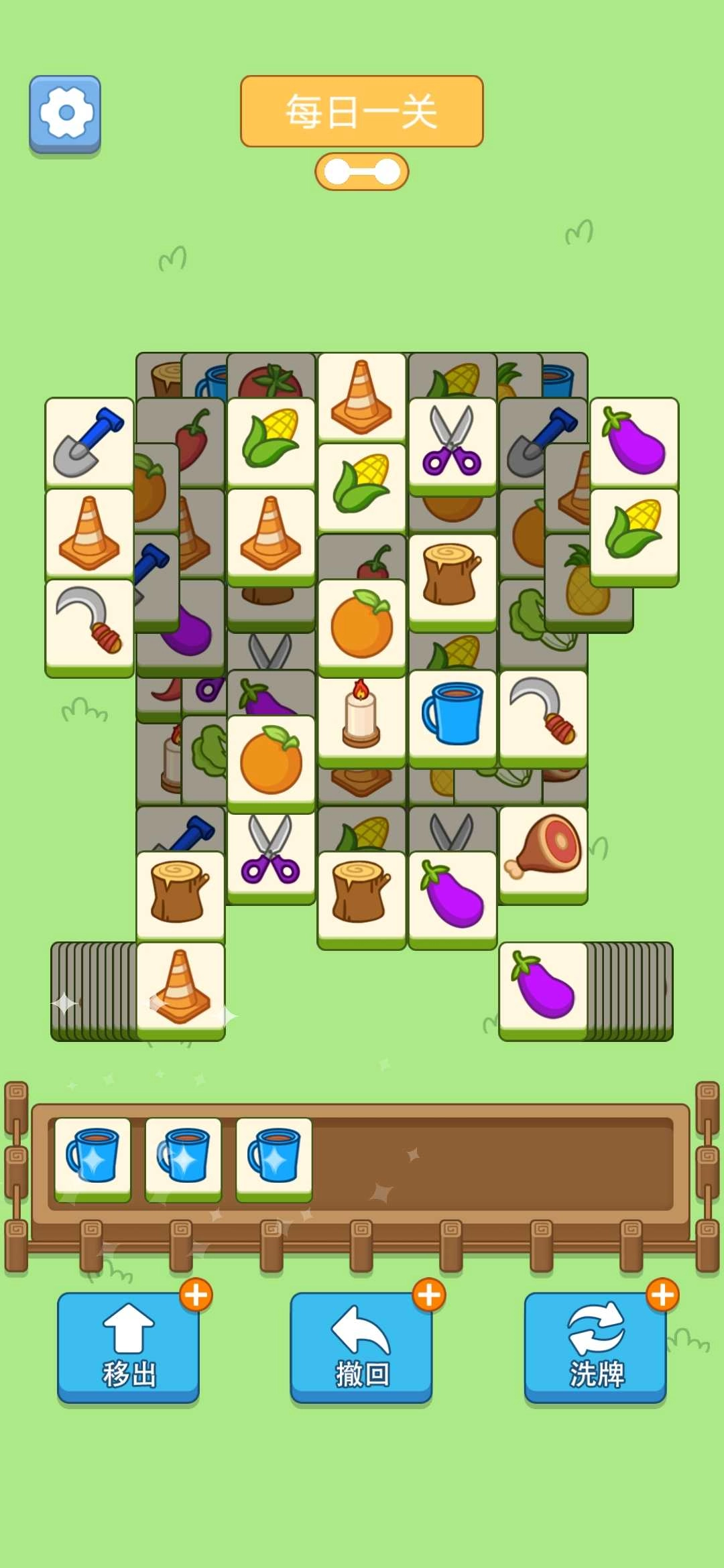
Task: Pick the lit candle tile
Action: click(361, 717)
